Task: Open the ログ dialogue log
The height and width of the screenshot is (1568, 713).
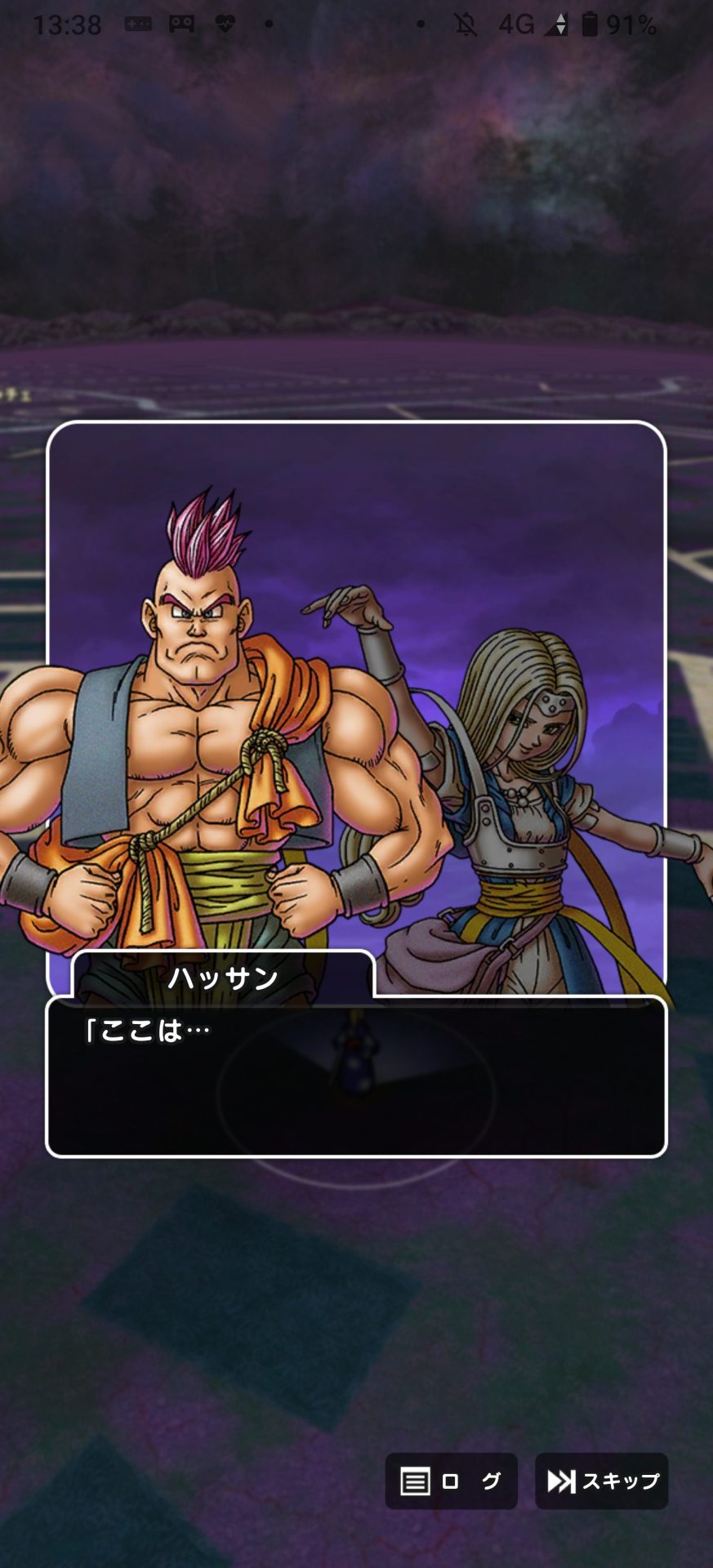Action: pos(451,1481)
